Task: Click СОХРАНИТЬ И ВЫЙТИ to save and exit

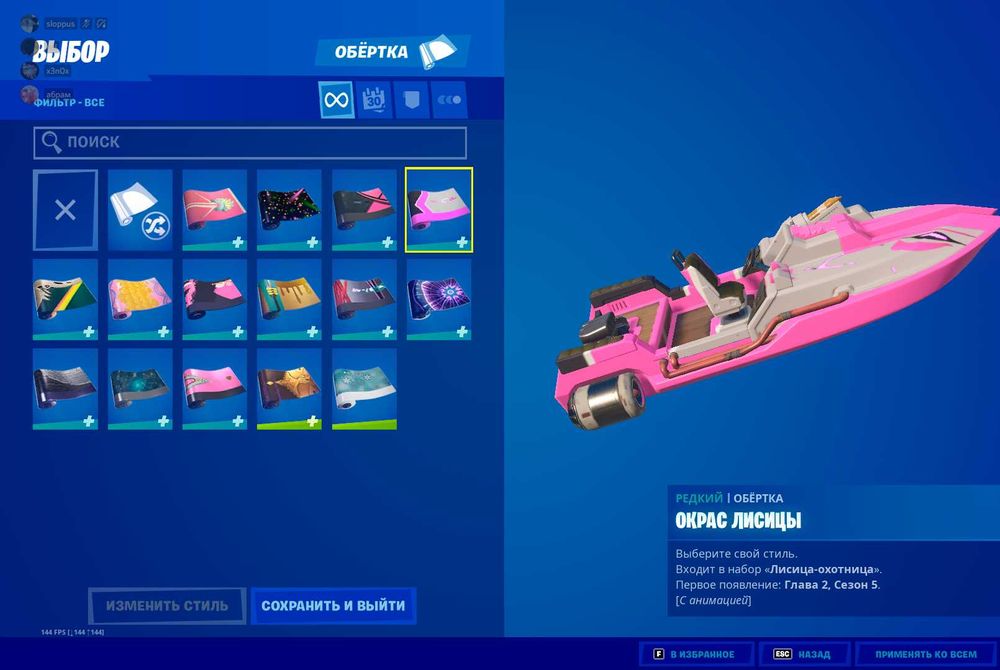Action: coord(333,606)
